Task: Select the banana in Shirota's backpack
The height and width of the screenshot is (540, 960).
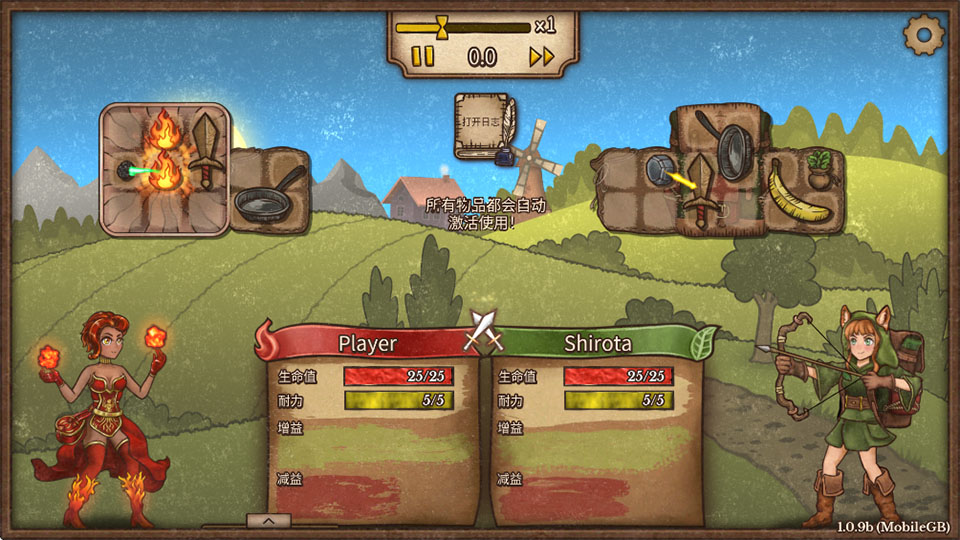Action: pyautogui.click(x=797, y=196)
